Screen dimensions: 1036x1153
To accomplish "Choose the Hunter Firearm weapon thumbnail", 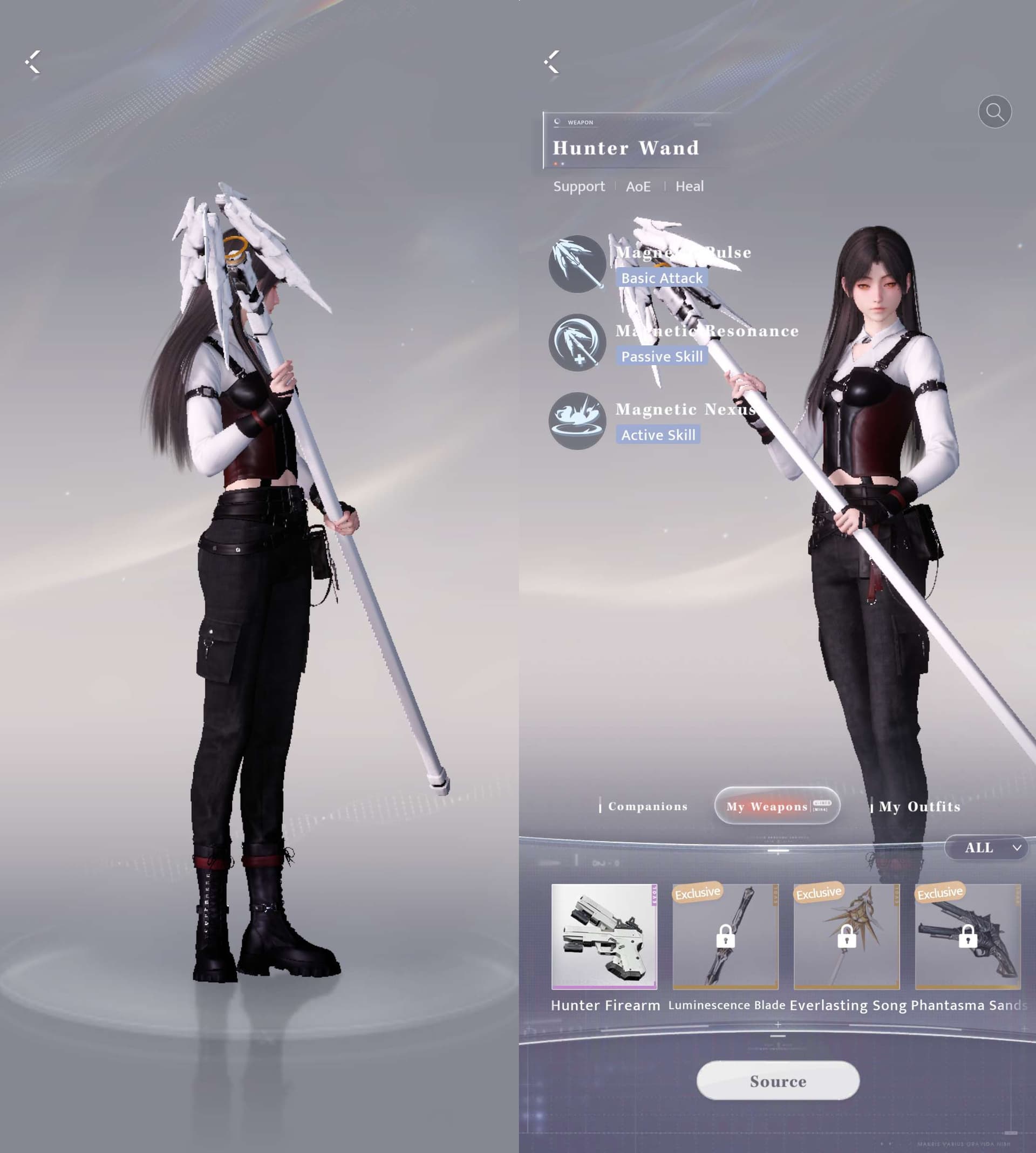I will 604,937.
